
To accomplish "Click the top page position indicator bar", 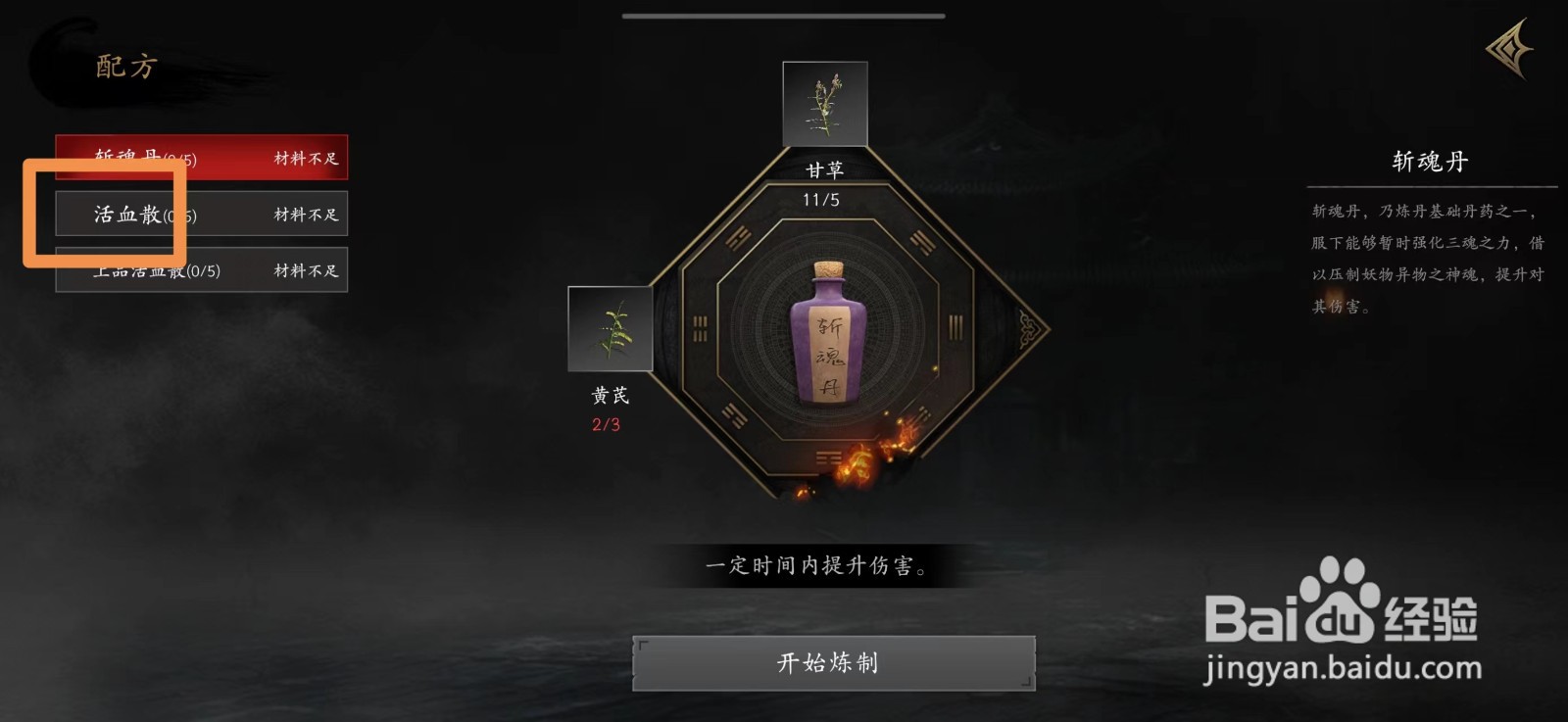I will point(784,17).
